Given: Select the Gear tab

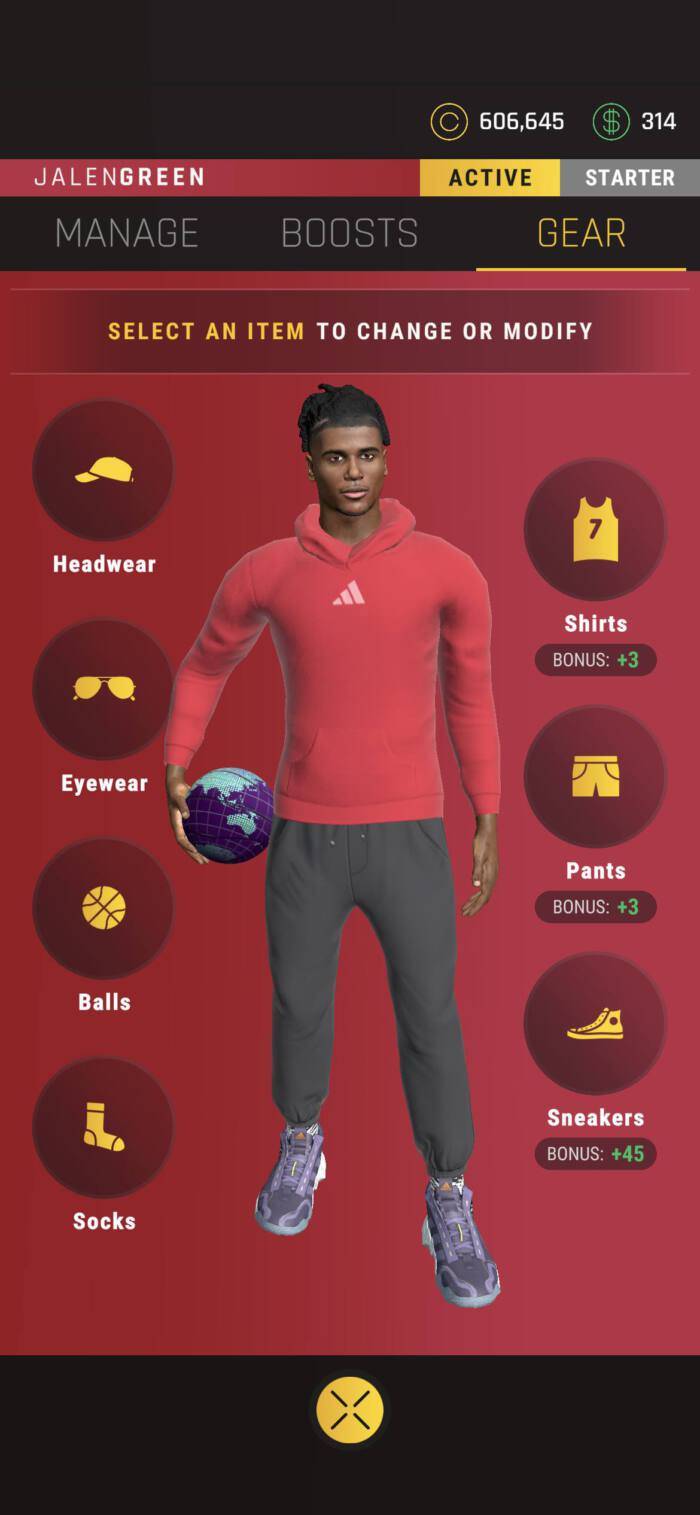Looking at the screenshot, I should [x=581, y=233].
